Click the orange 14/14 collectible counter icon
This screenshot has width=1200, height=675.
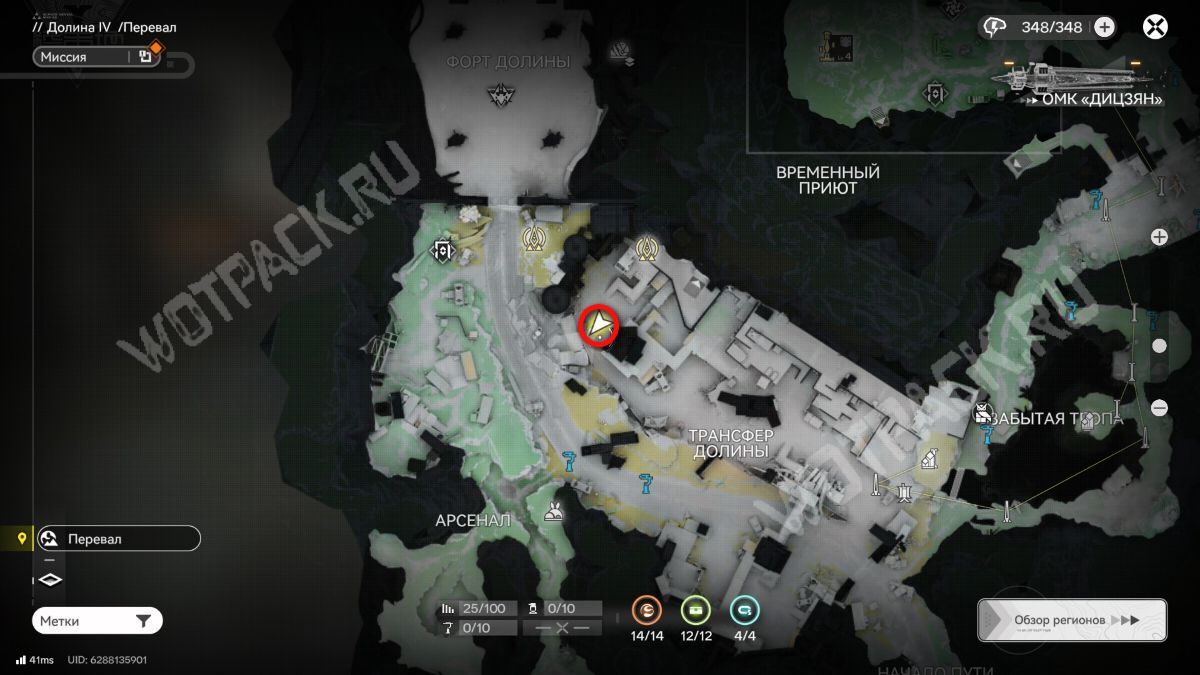(x=647, y=609)
